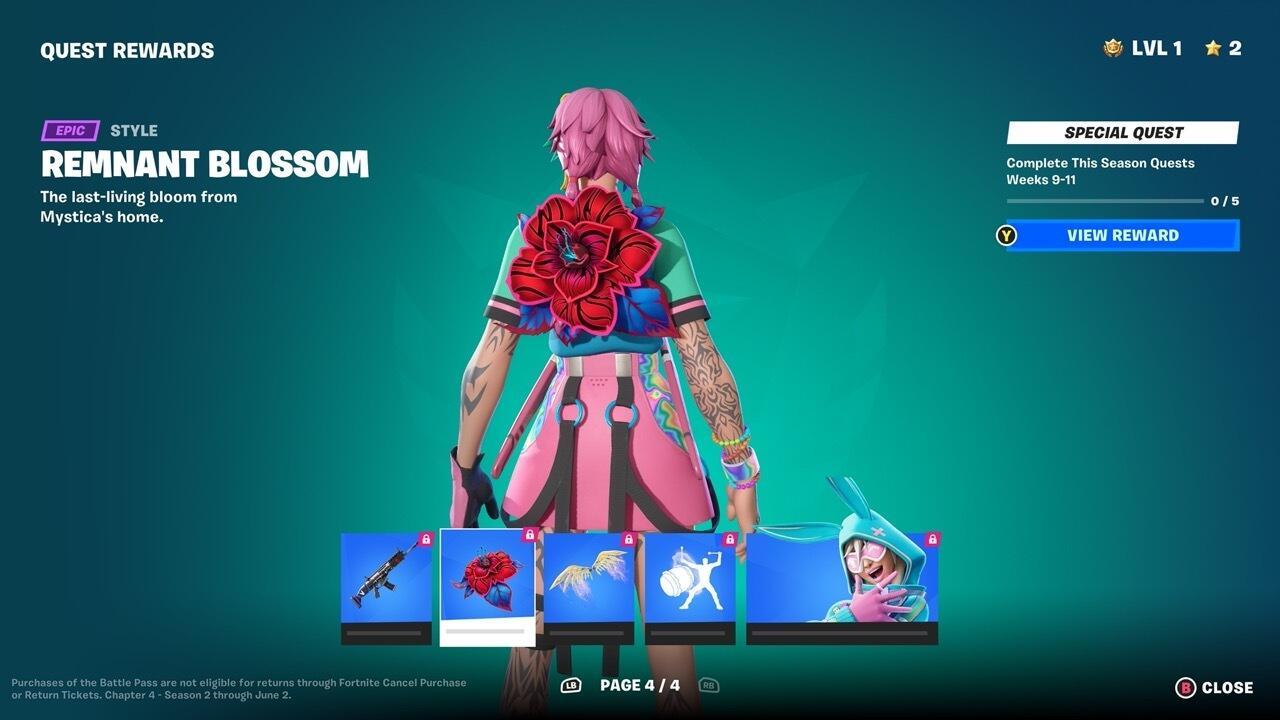
Task: Click the QUEST REWARDS header
Action: [x=126, y=49]
